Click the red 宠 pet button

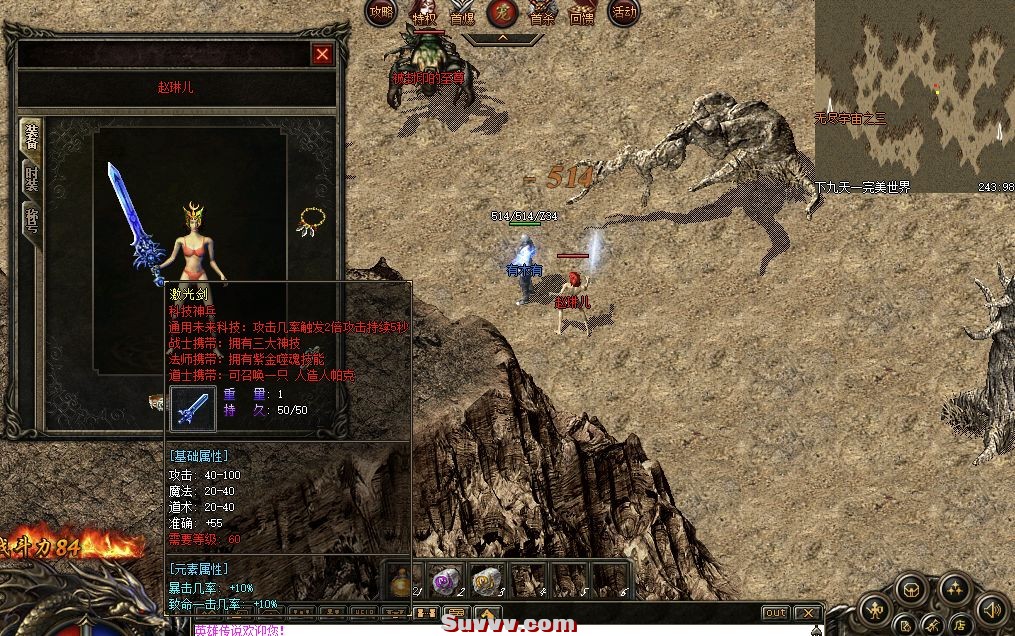click(x=502, y=13)
